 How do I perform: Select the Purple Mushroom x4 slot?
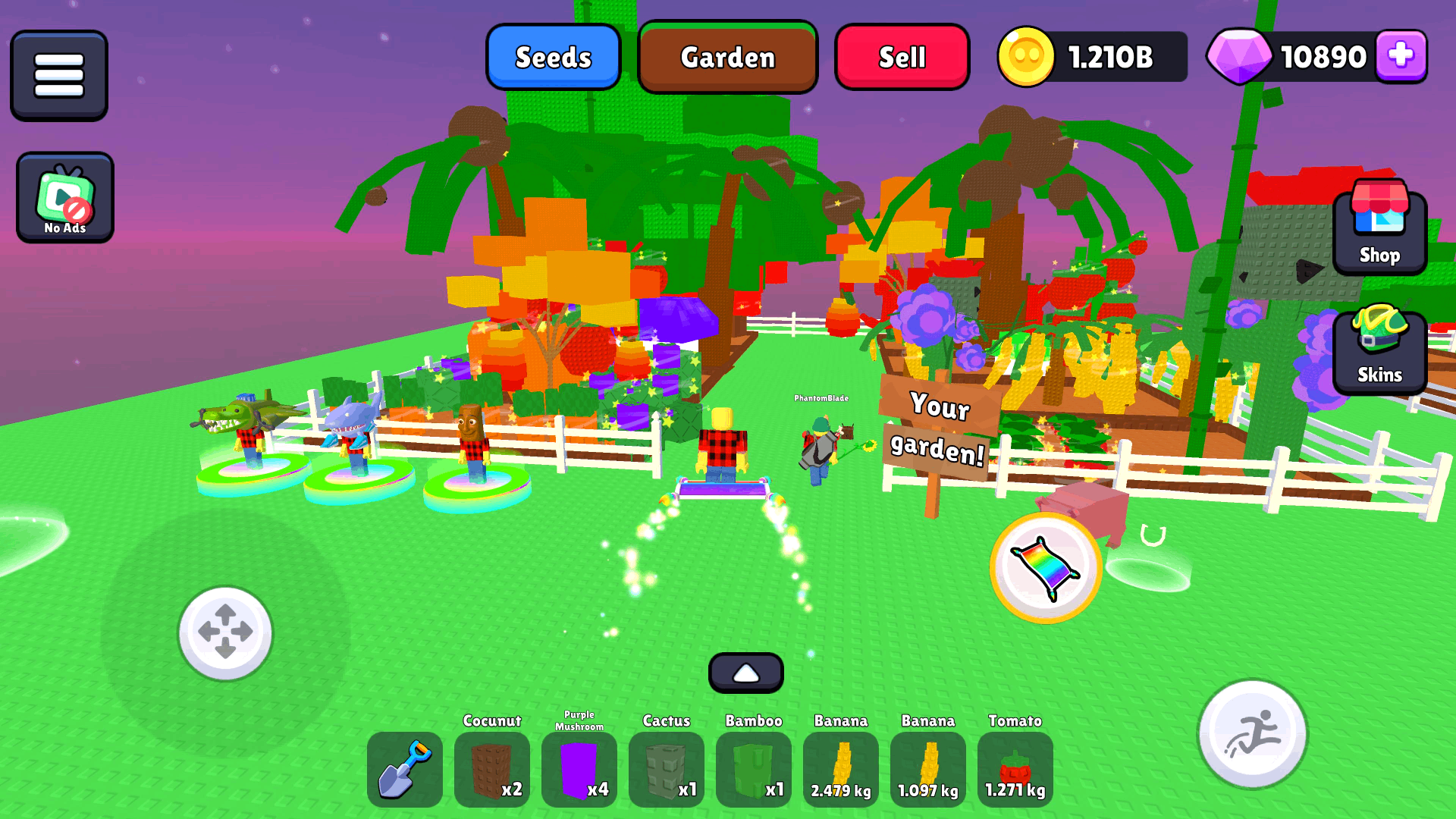(x=579, y=768)
